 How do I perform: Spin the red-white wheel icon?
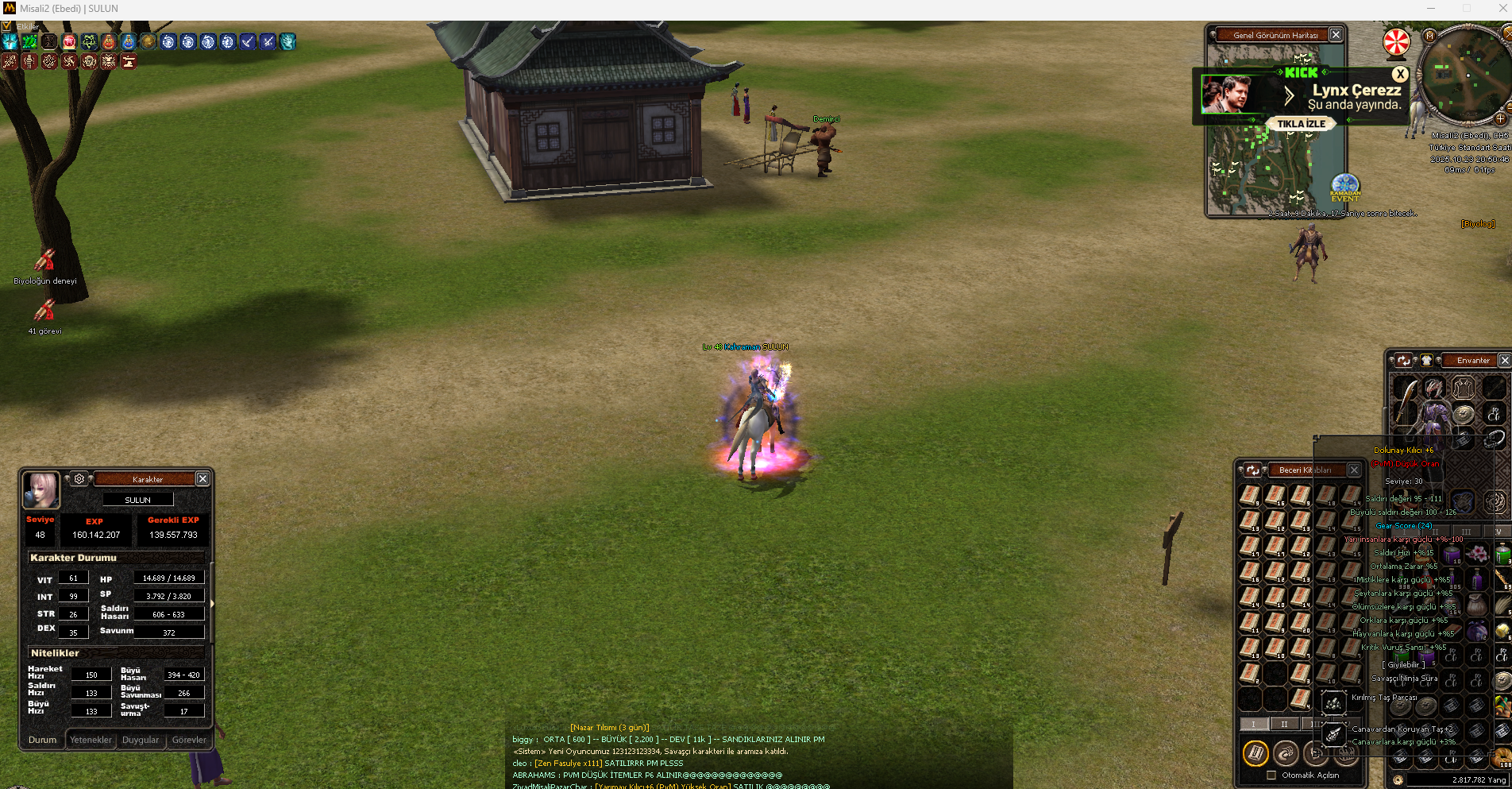coord(1397,43)
